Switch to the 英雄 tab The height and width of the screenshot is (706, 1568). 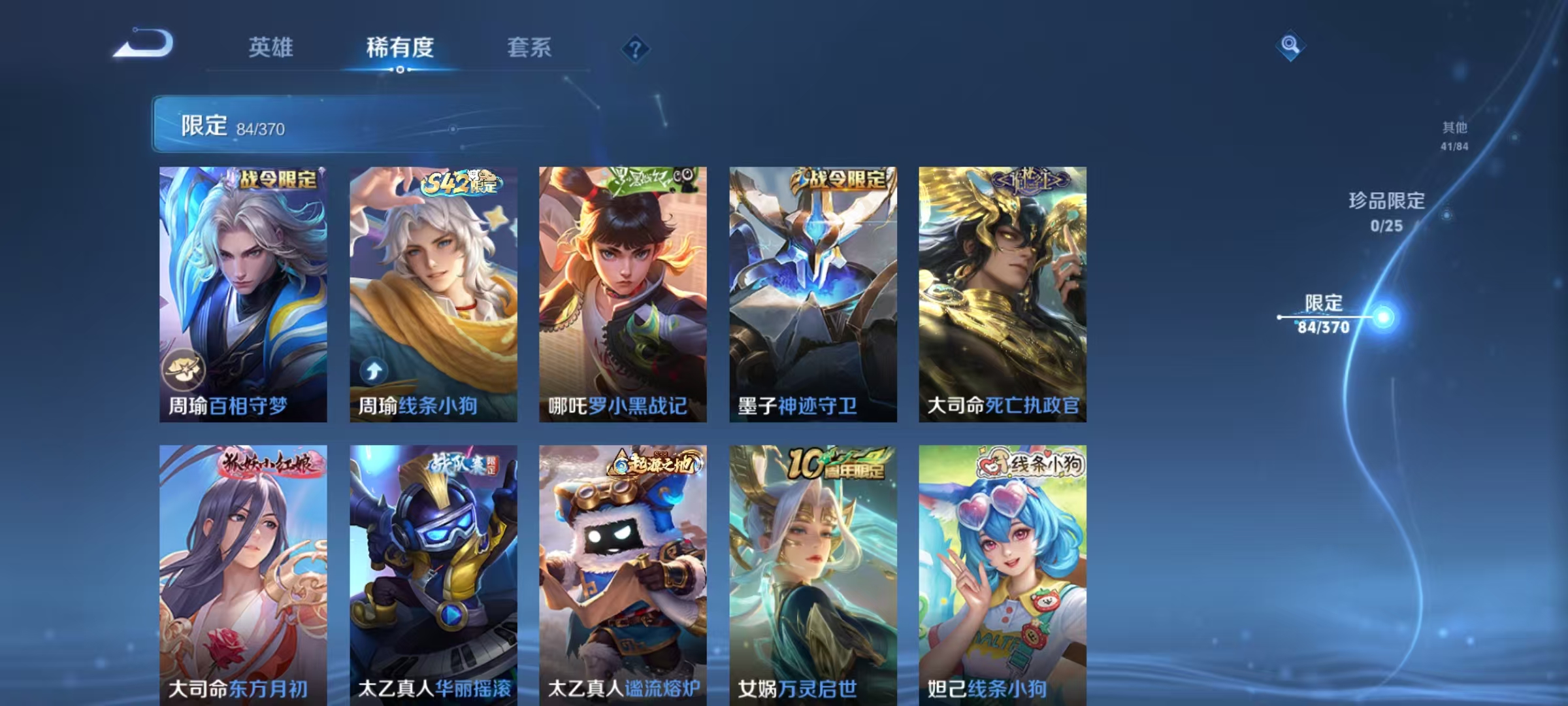[x=270, y=47]
